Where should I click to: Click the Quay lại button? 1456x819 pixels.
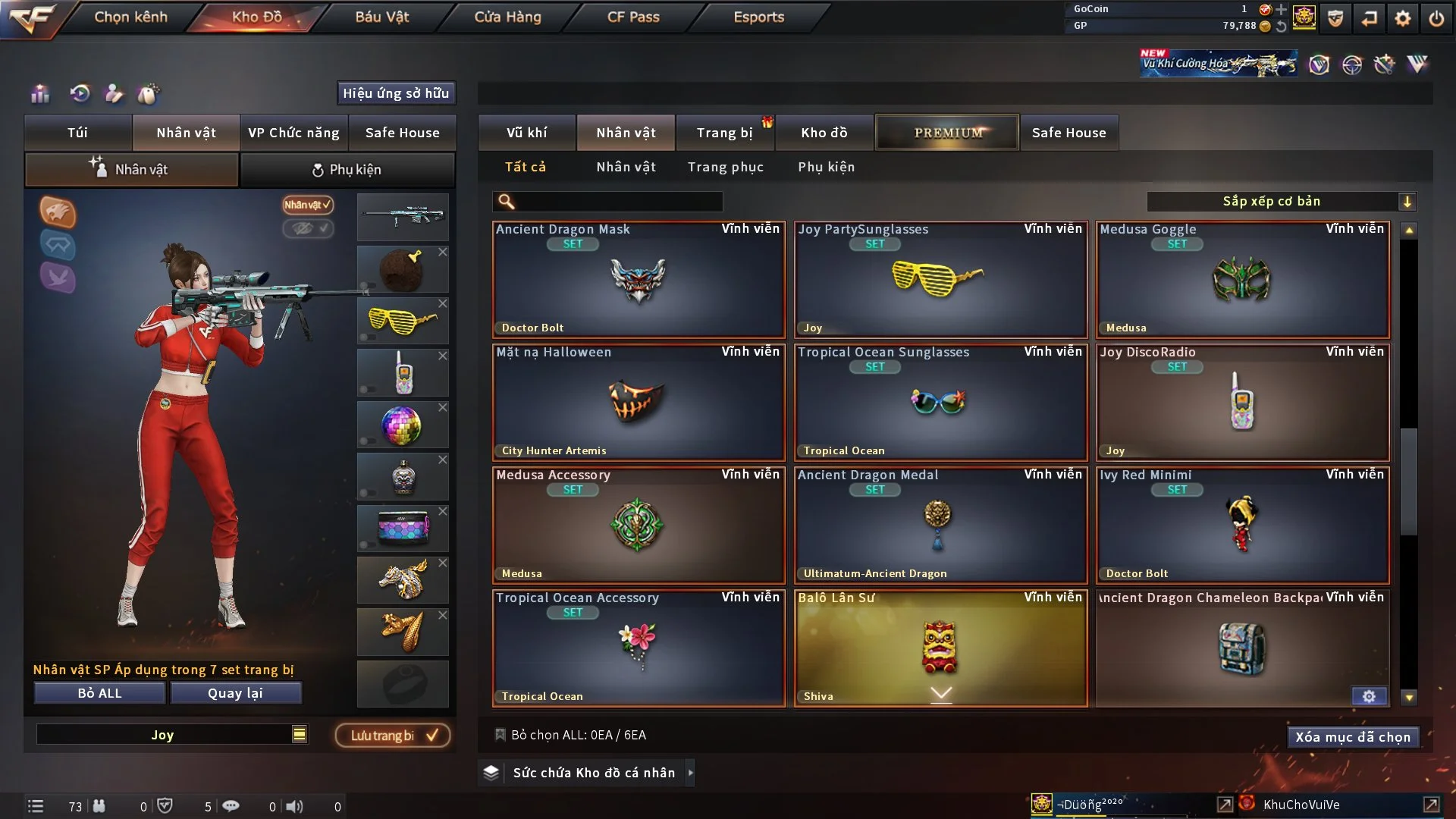(x=235, y=693)
